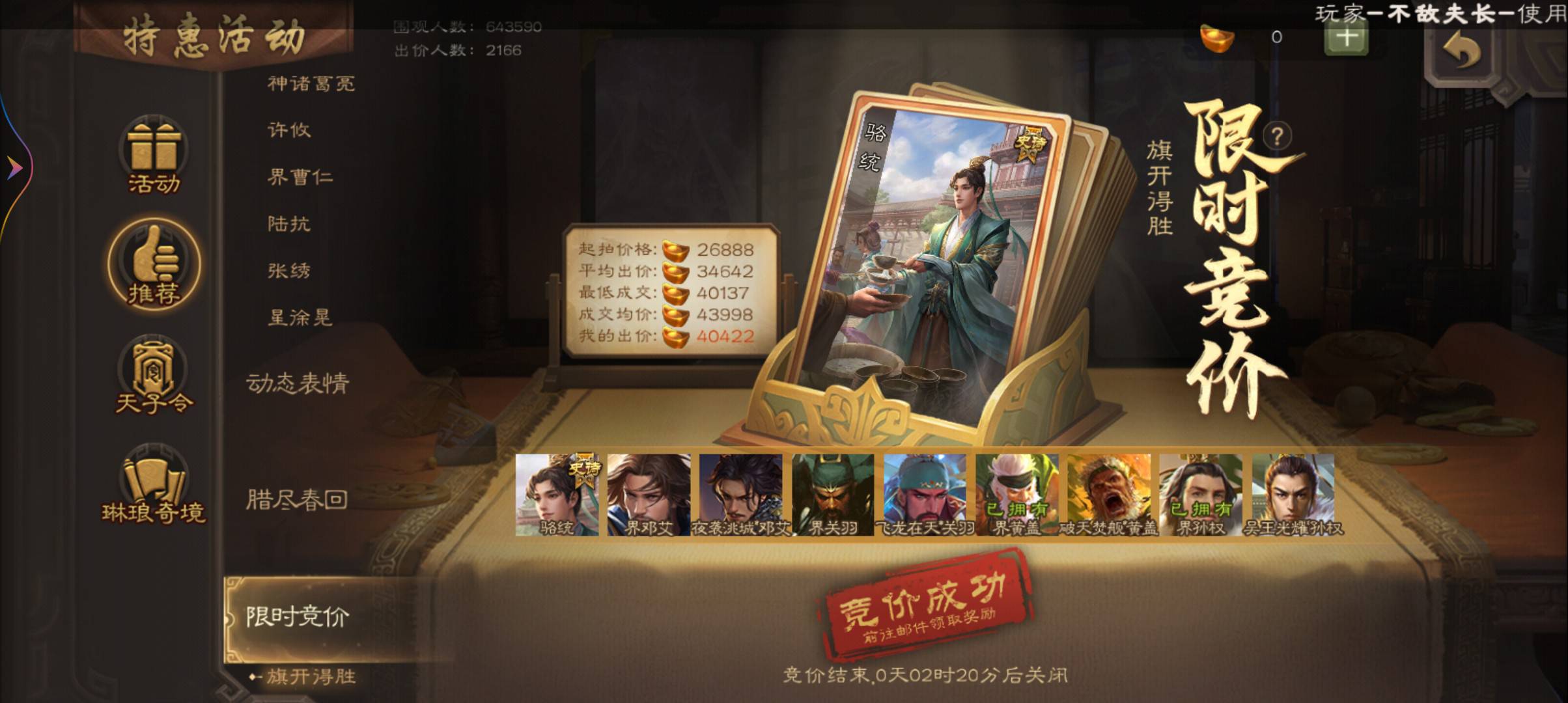Return with the back arrow button
This screenshot has width=1568, height=703.
1463,51
